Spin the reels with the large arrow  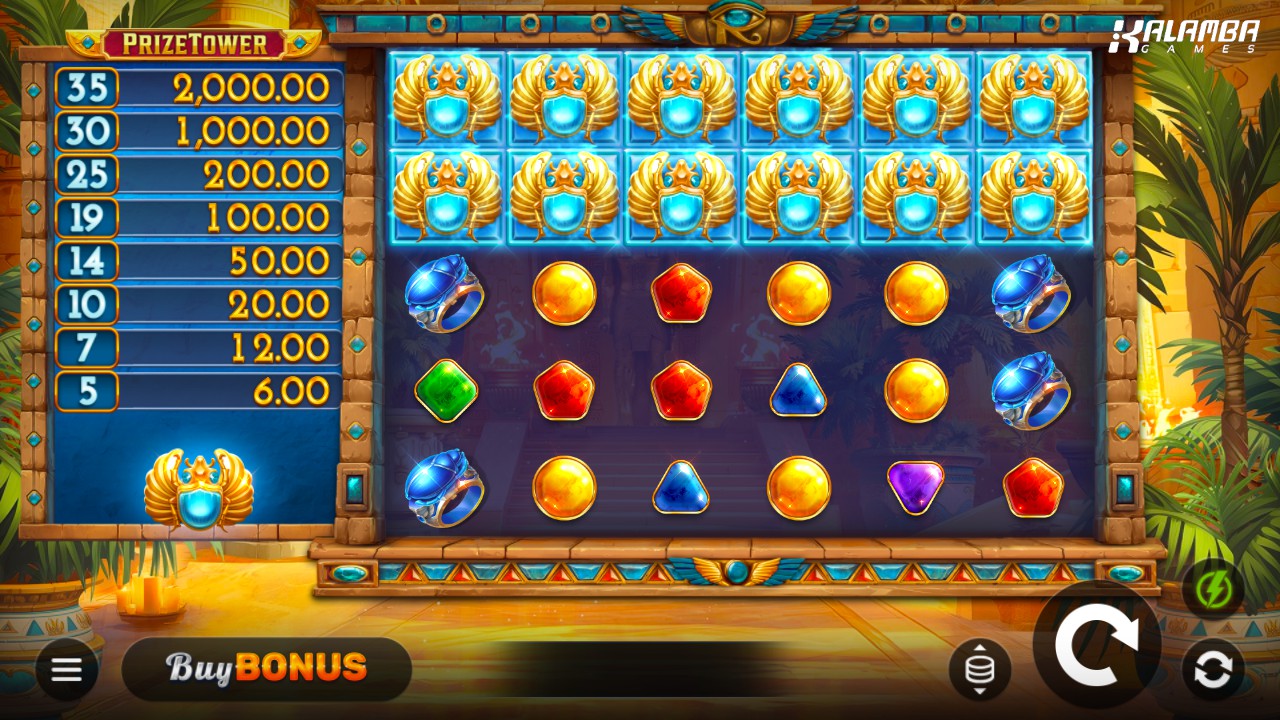coord(1097,646)
